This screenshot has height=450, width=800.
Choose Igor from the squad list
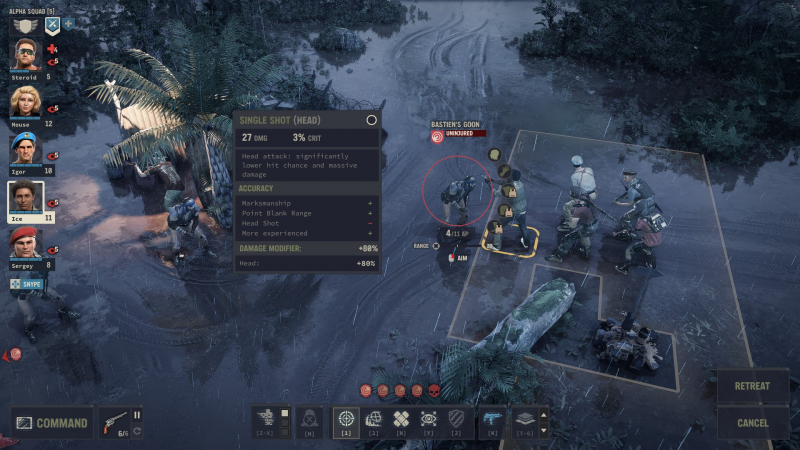point(25,150)
